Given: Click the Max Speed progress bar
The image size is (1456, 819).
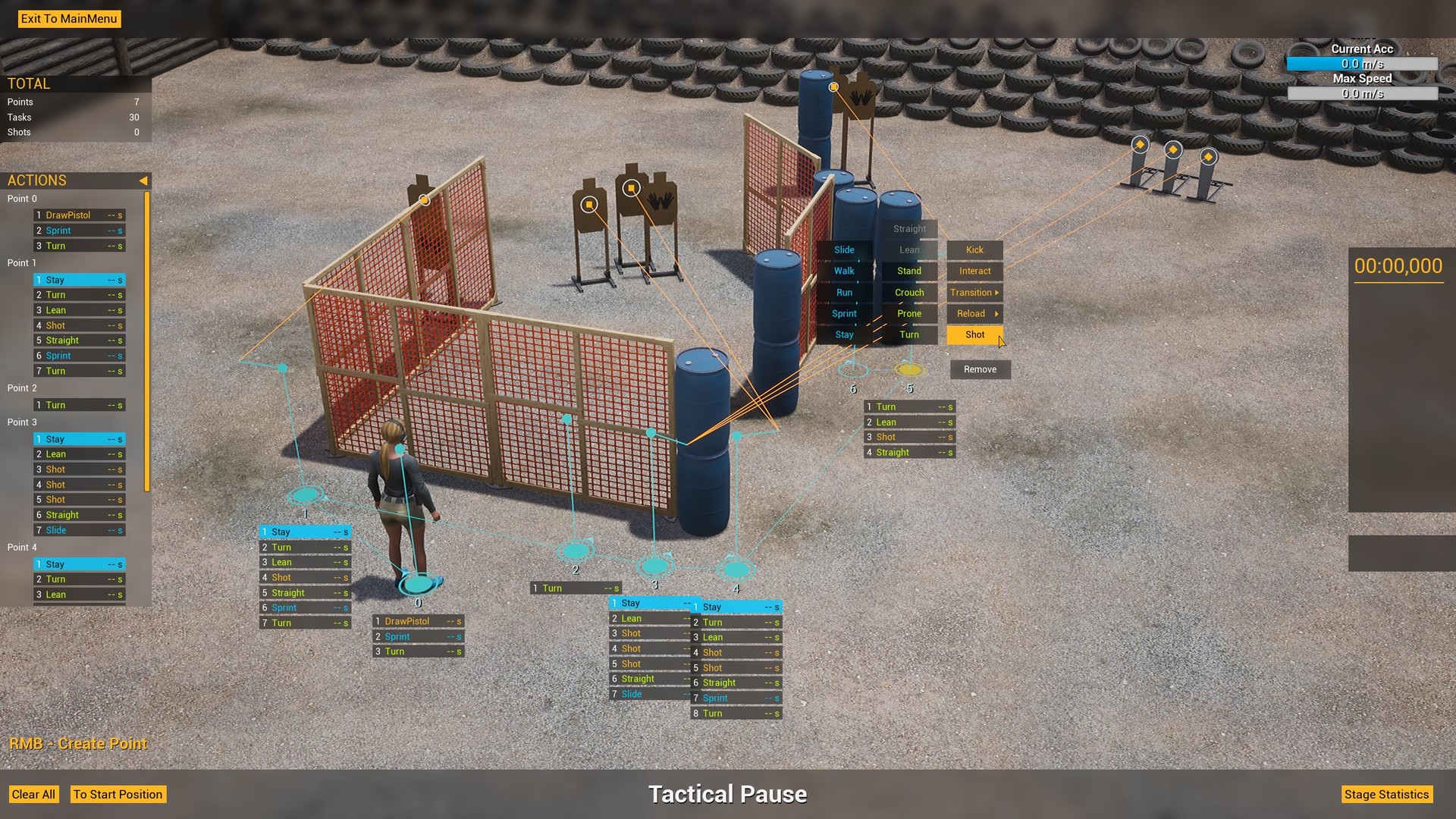Looking at the screenshot, I should 1361,93.
